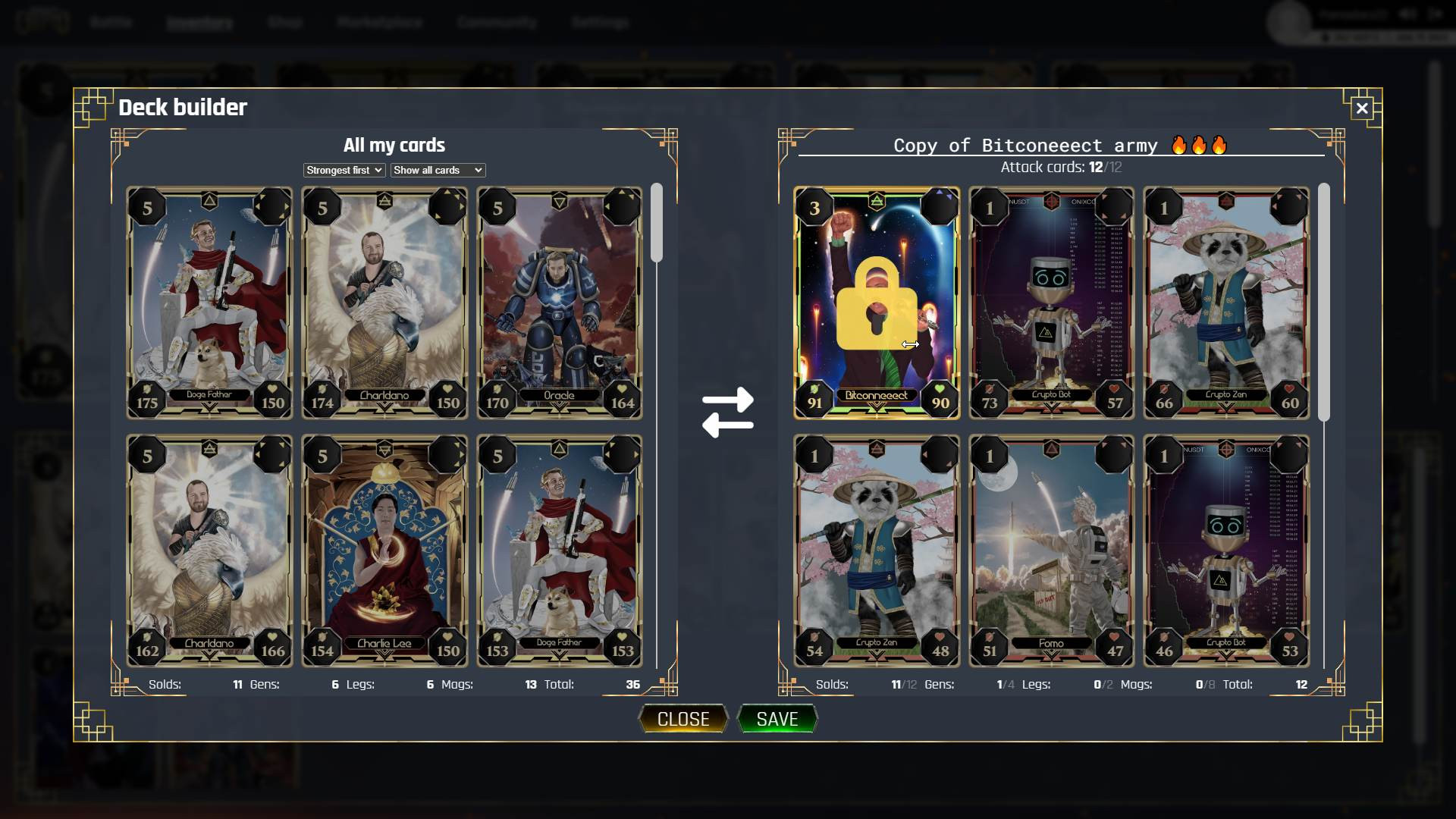Select the Crypto Bot card with 46 attack
Screen dimensions: 1456x819
coord(1226,551)
